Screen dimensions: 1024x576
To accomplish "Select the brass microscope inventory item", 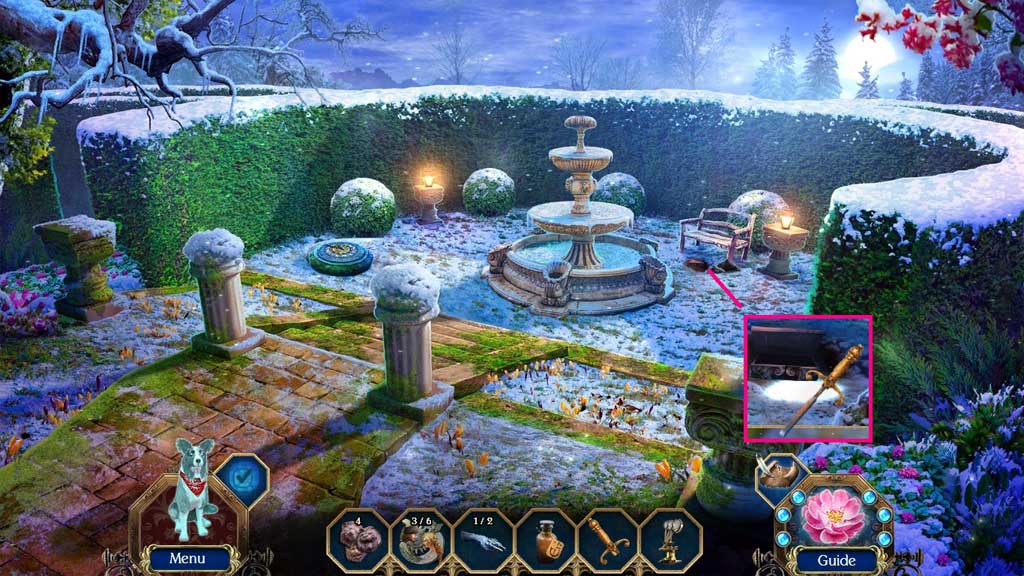I will [x=670, y=539].
